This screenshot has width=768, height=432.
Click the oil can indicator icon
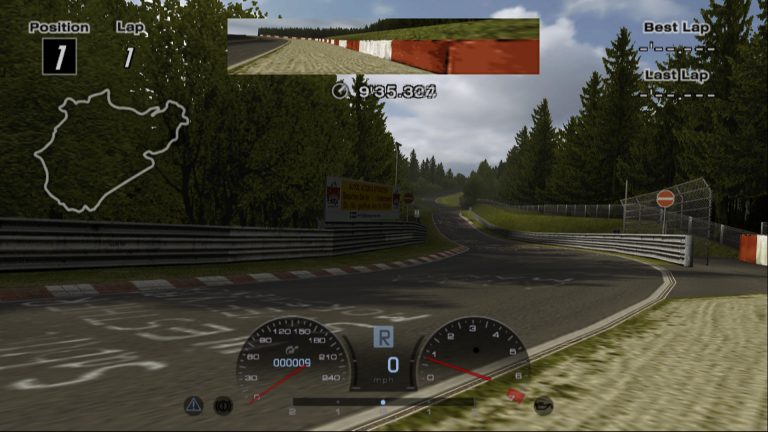click(544, 405)
